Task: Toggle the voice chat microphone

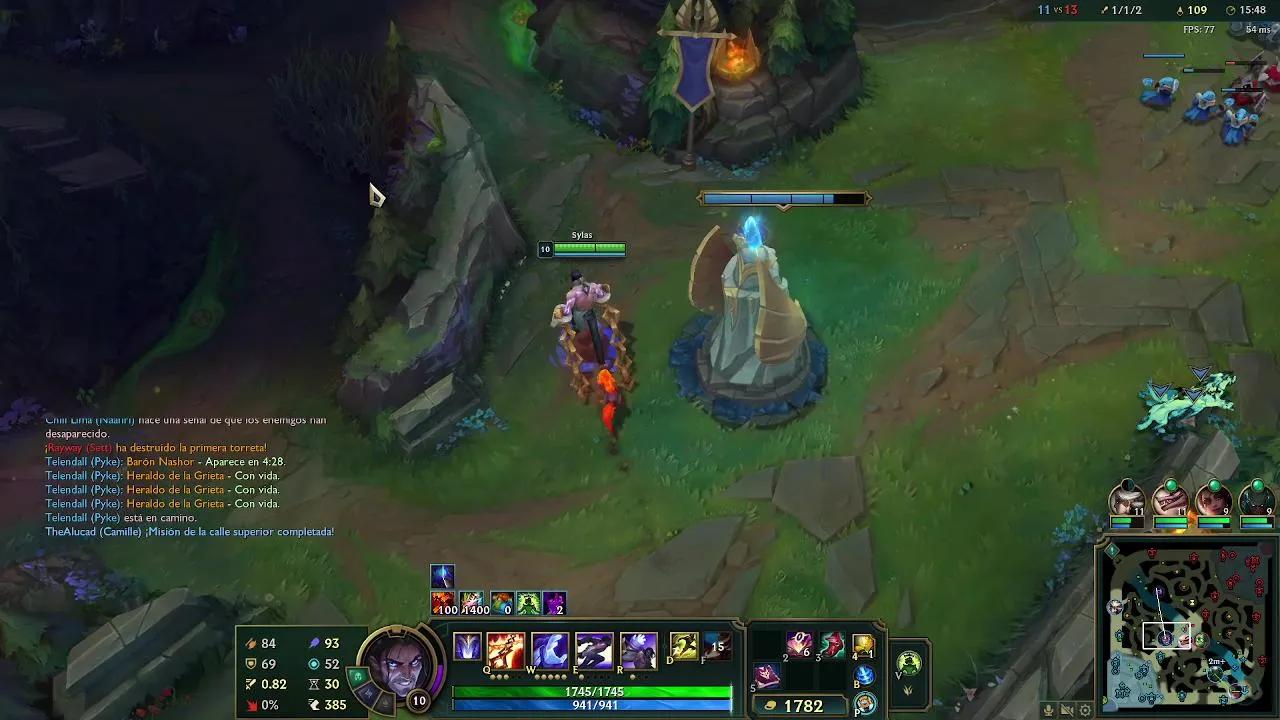Action: pyautogui.click(x=1047, y=711)
